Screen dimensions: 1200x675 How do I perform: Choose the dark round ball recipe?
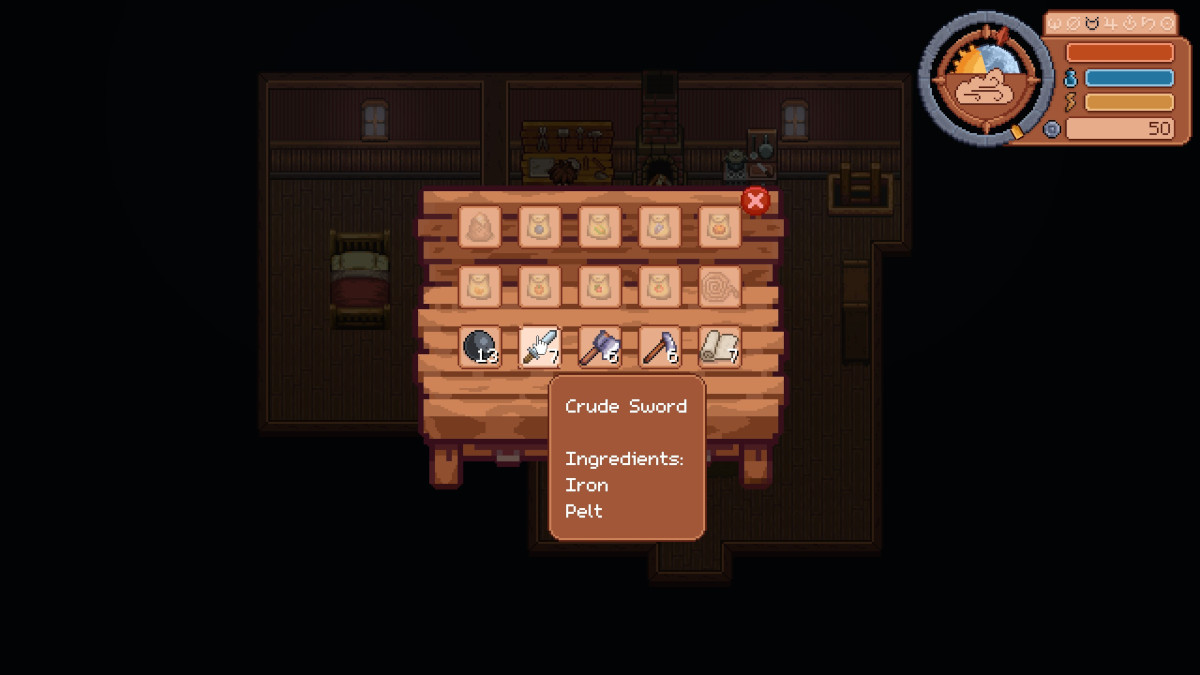pos(479,347)
